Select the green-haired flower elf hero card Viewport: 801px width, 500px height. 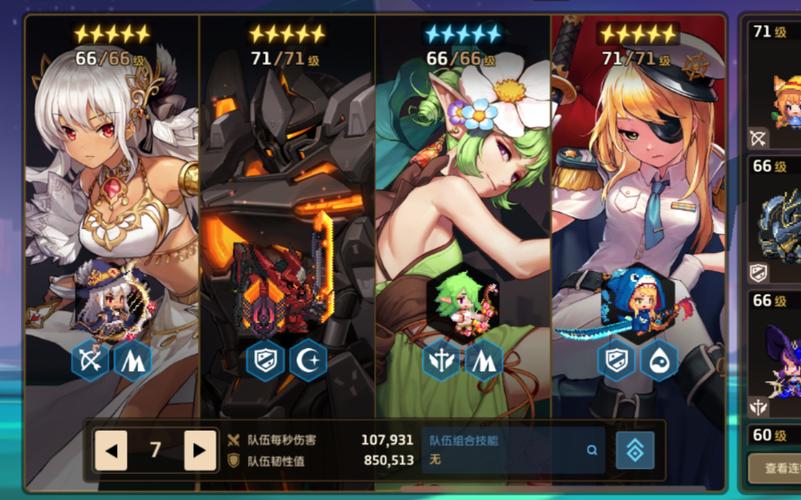tap(463, 180)
